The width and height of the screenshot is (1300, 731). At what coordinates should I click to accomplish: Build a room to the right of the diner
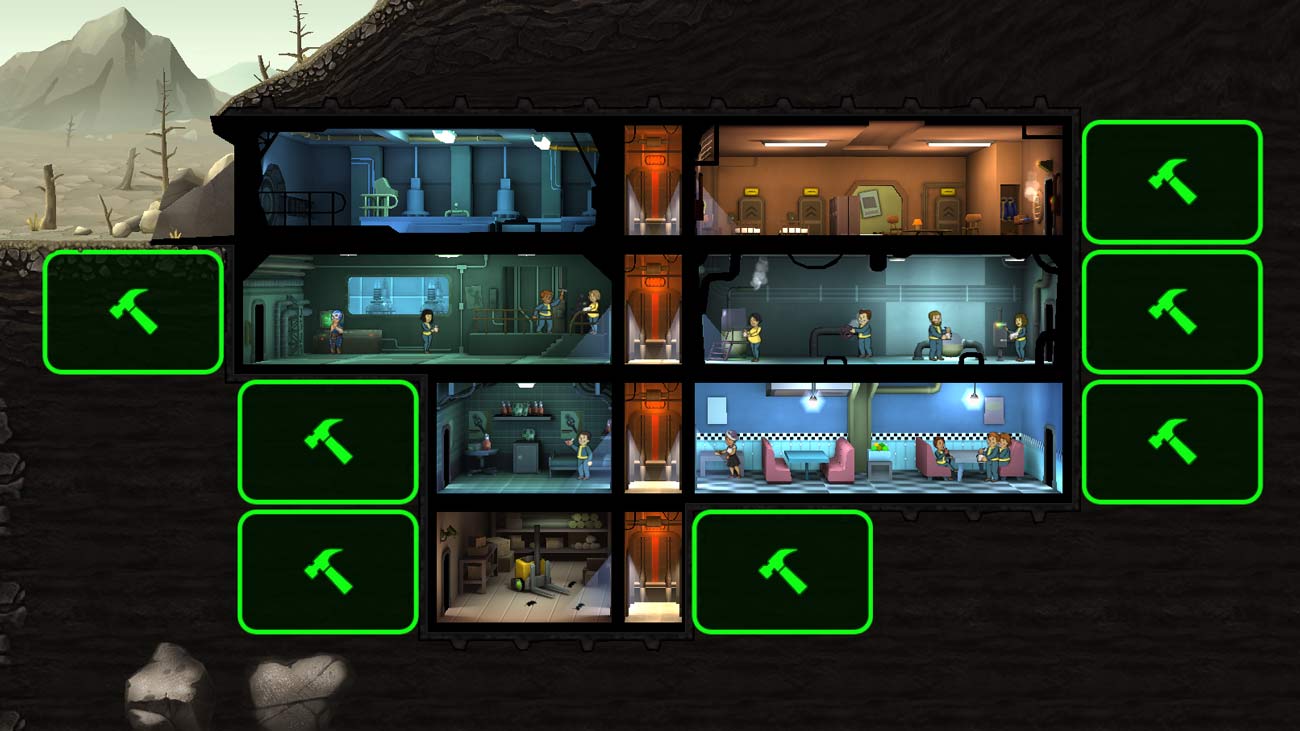[x=1172, y=440]
